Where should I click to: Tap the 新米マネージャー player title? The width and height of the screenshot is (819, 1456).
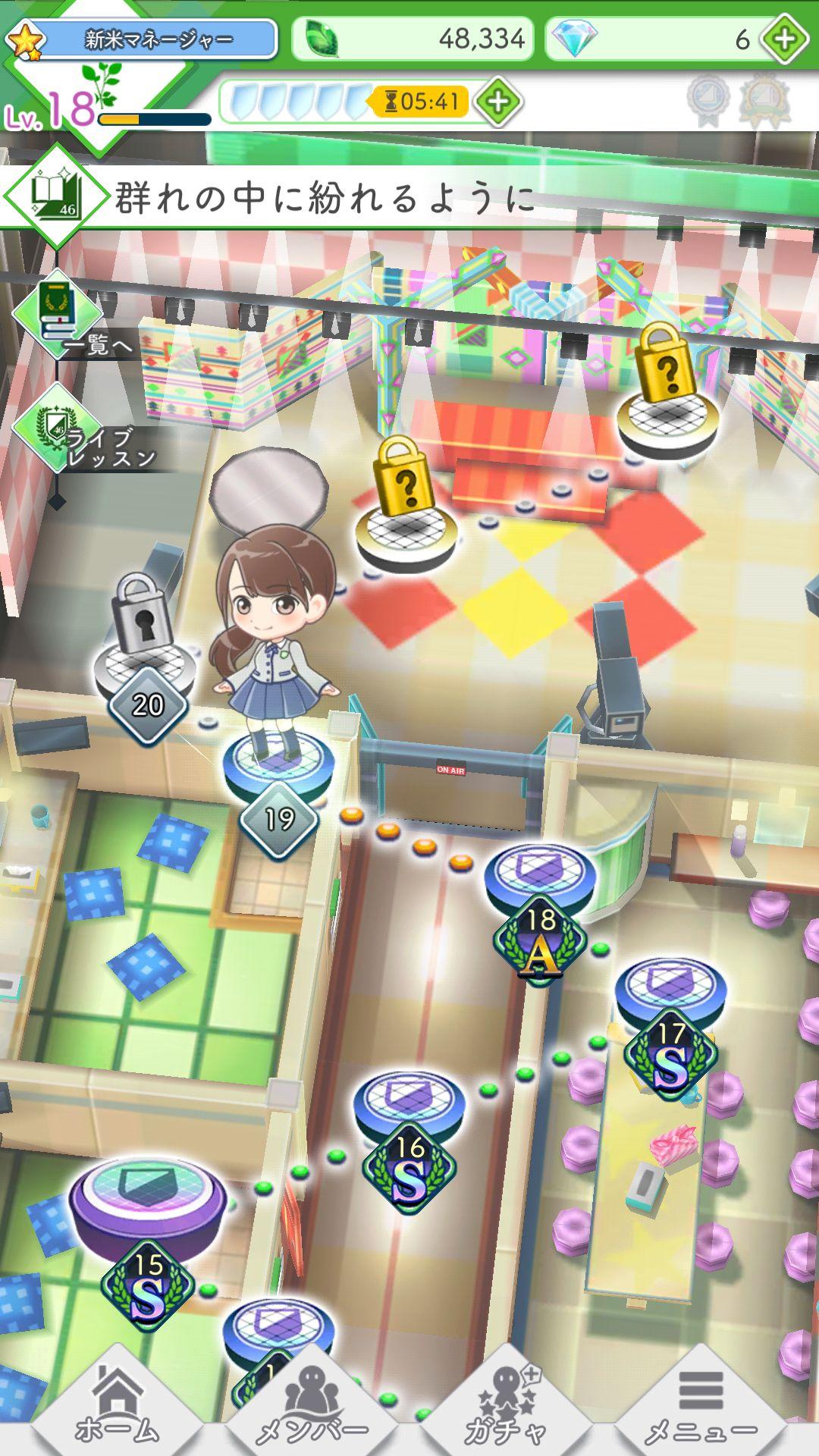158,39
